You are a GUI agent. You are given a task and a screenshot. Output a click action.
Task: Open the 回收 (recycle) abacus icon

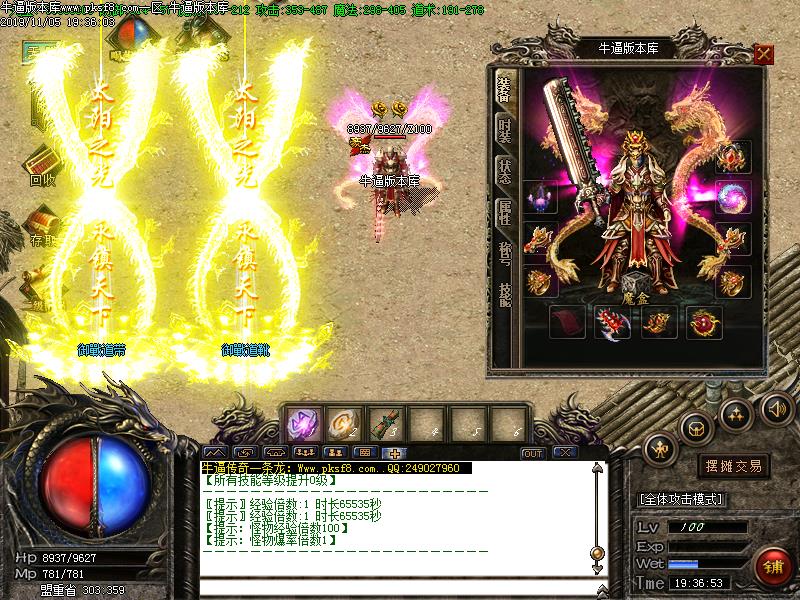[42, 164]
